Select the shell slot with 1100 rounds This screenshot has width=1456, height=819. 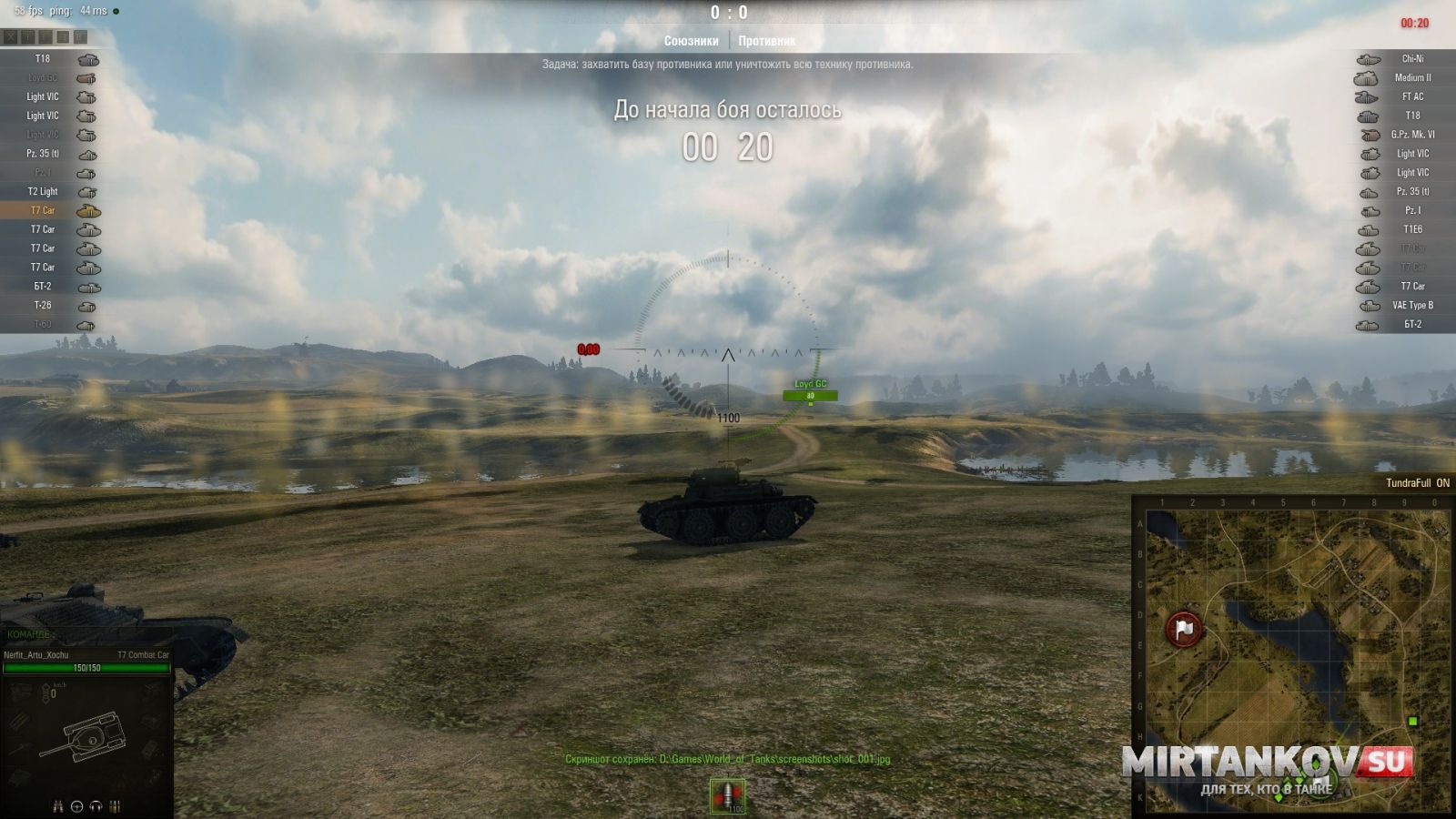pos(727,795)
